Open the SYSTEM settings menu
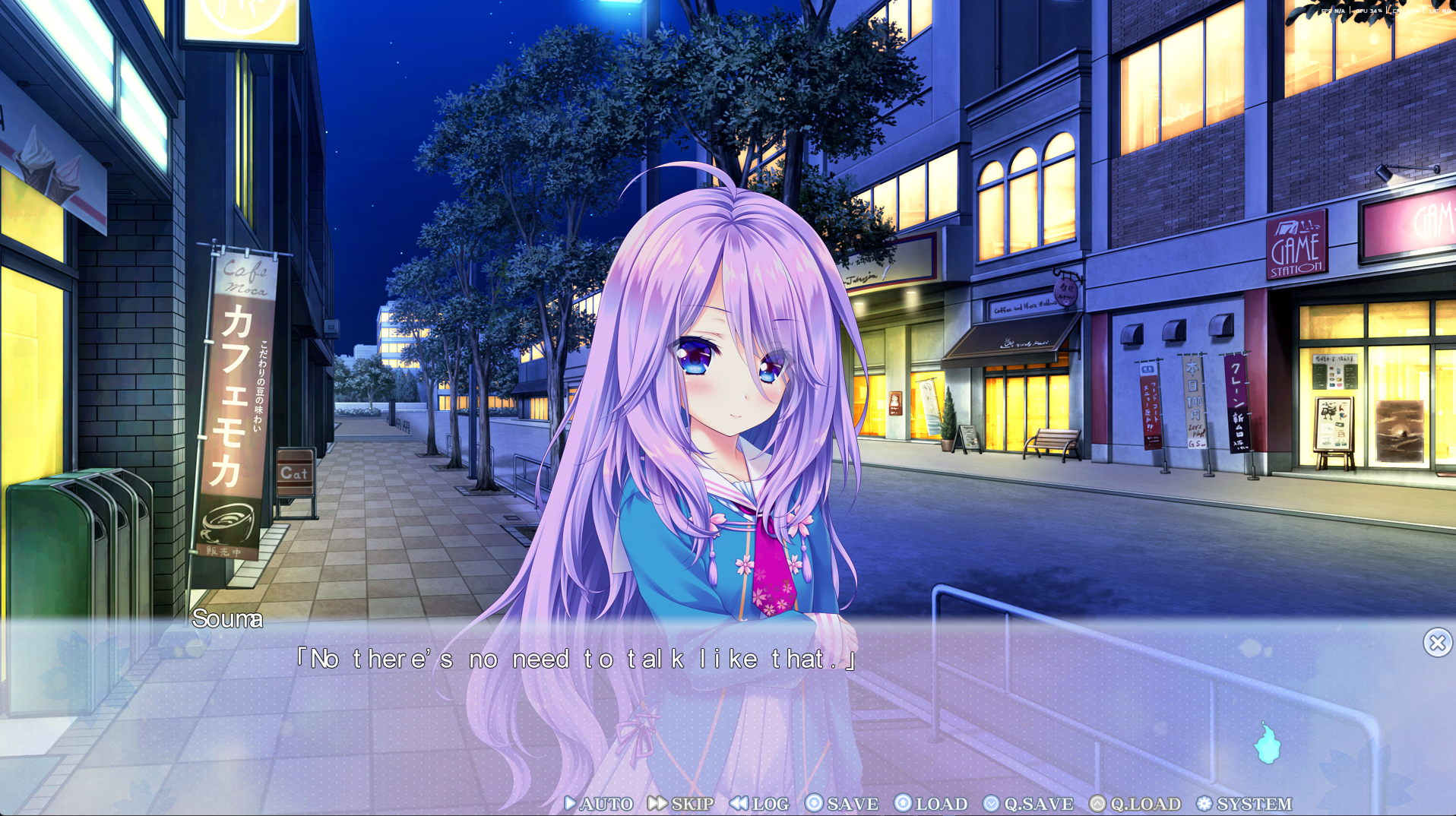This screenshot has width=1456, height=816. 1245,804
